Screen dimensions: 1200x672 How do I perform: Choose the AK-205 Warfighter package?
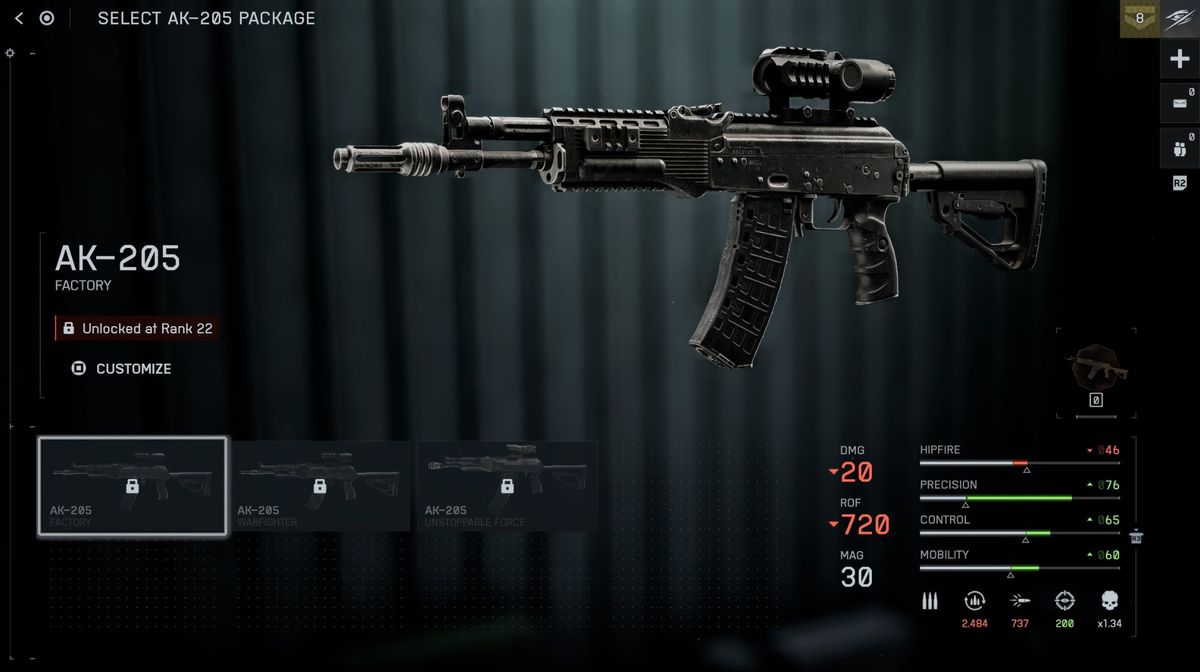tap(319, 487)
